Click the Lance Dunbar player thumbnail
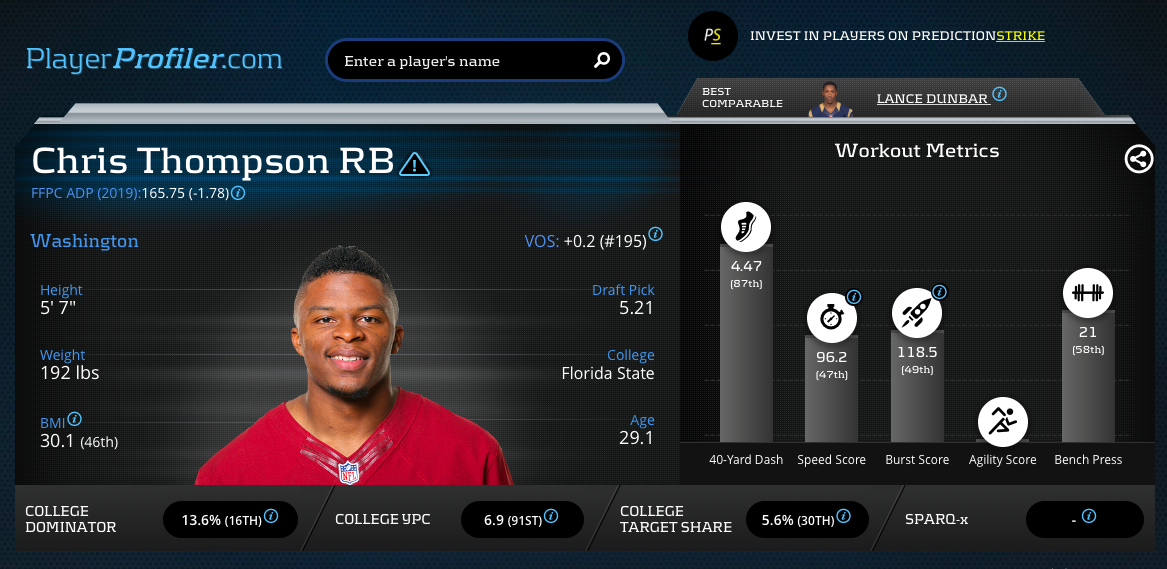 828,99
